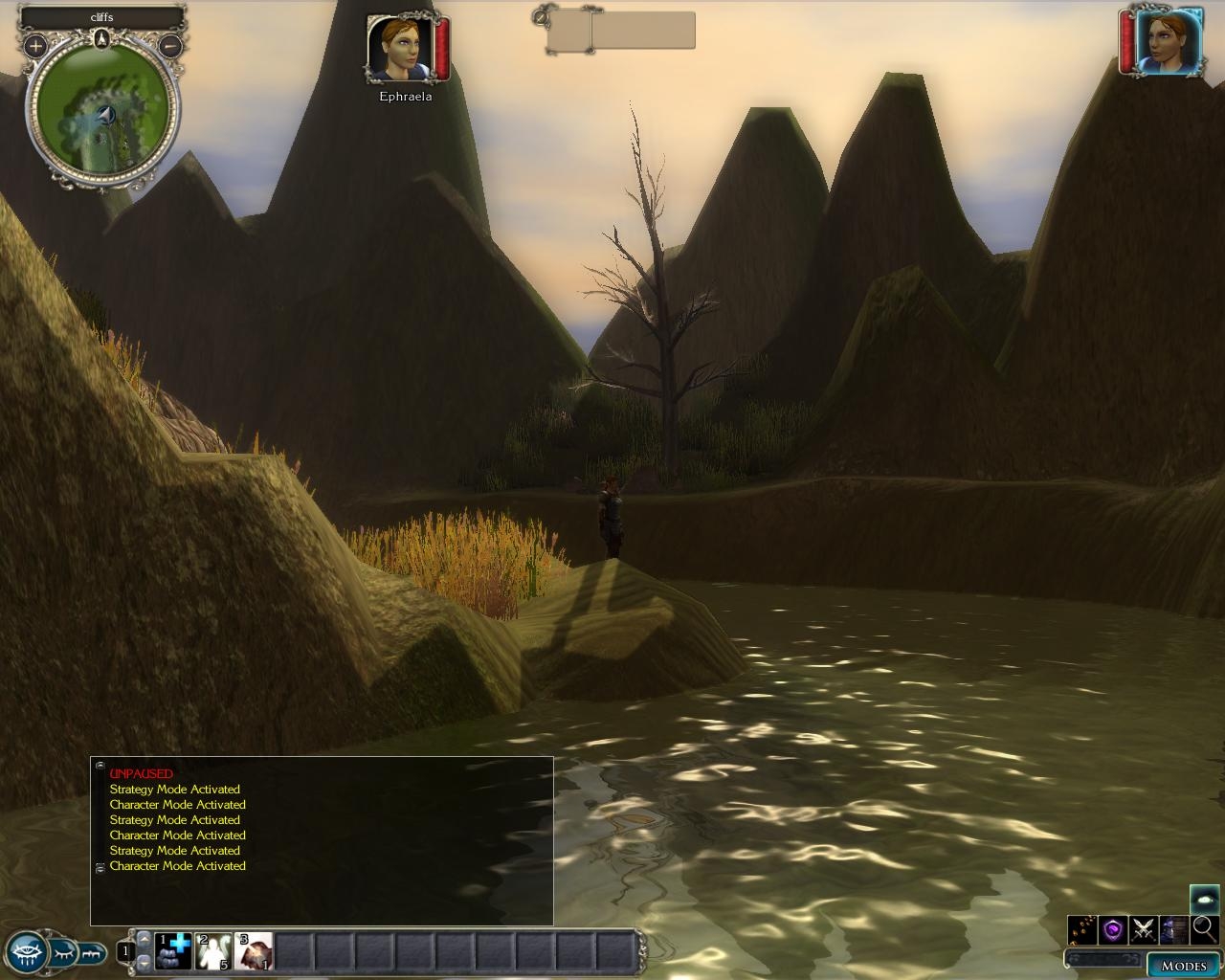
Task: Toggle the crossed swords combat mode
Action: pos(1144,929)
